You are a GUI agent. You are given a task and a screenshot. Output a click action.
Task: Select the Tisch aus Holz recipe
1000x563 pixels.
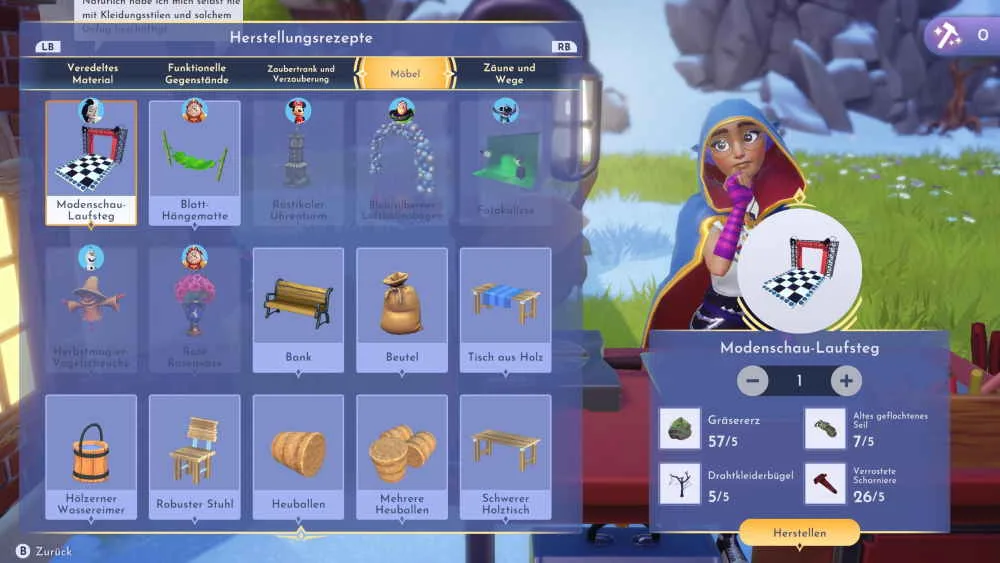505,310
